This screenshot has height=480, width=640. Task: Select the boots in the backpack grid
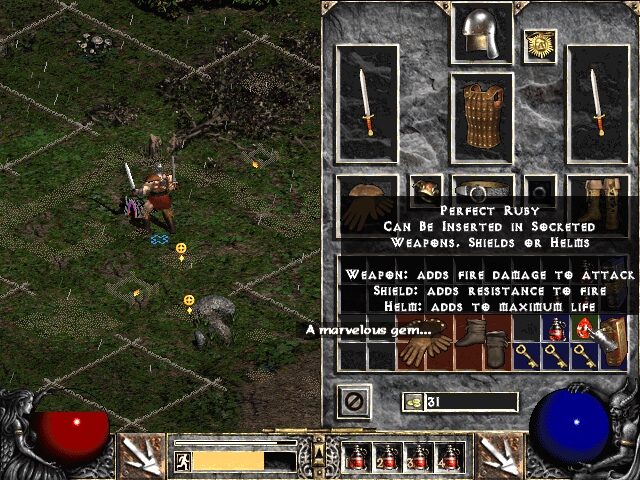(483, 341)
